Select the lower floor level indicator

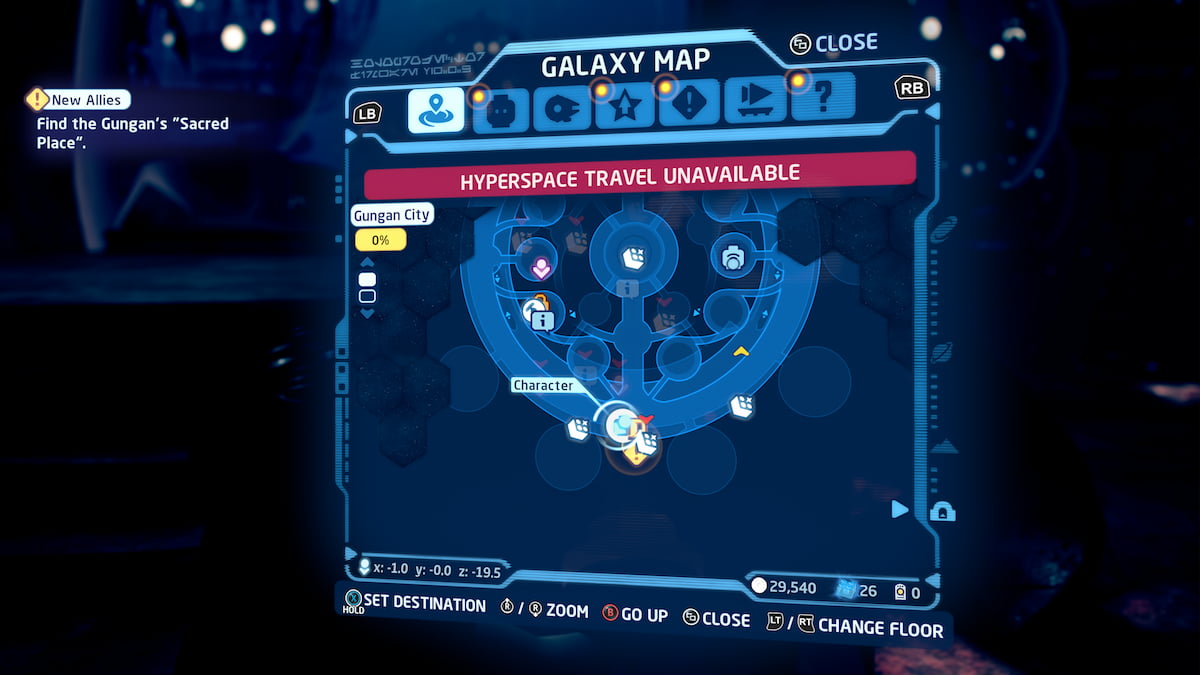point(367,296)
